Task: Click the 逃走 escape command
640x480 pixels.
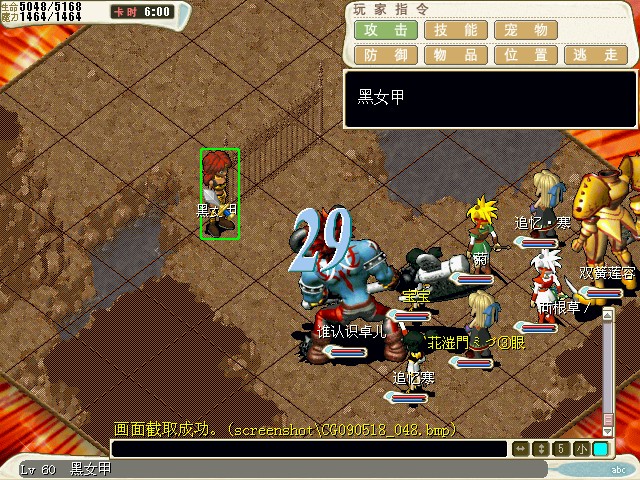Action: coord(597,55)
